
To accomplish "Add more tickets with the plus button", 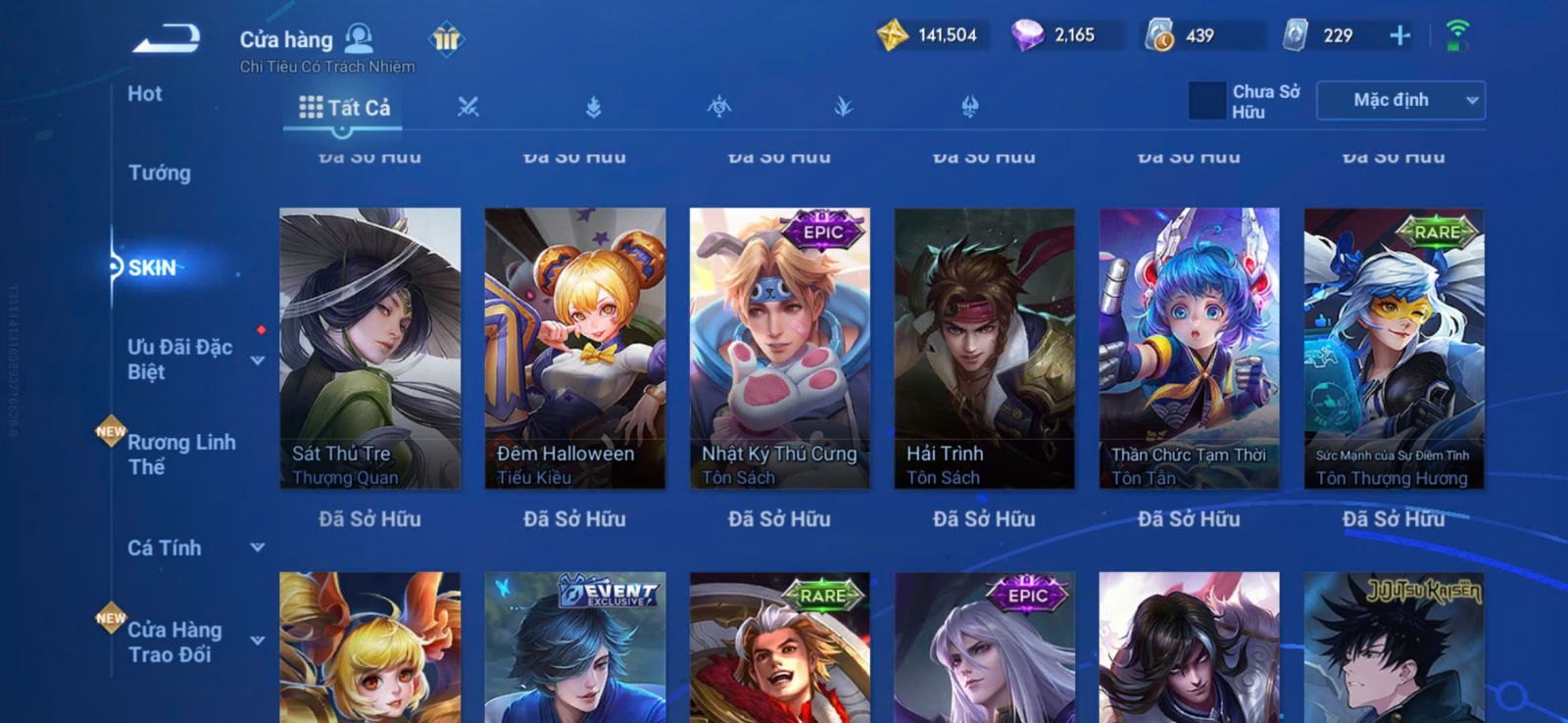I will (1400, 36).
